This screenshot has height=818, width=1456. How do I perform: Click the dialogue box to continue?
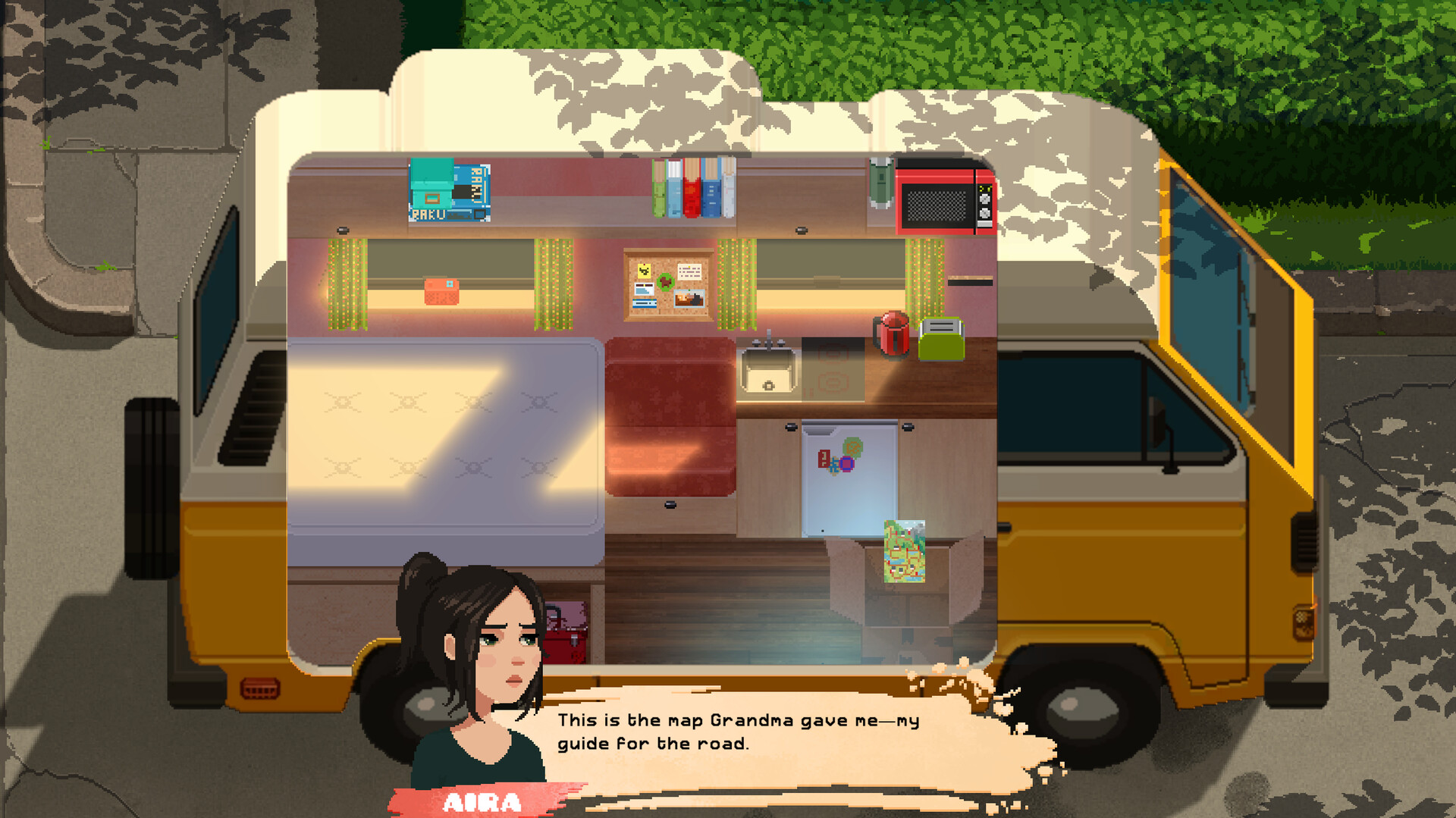758,732
